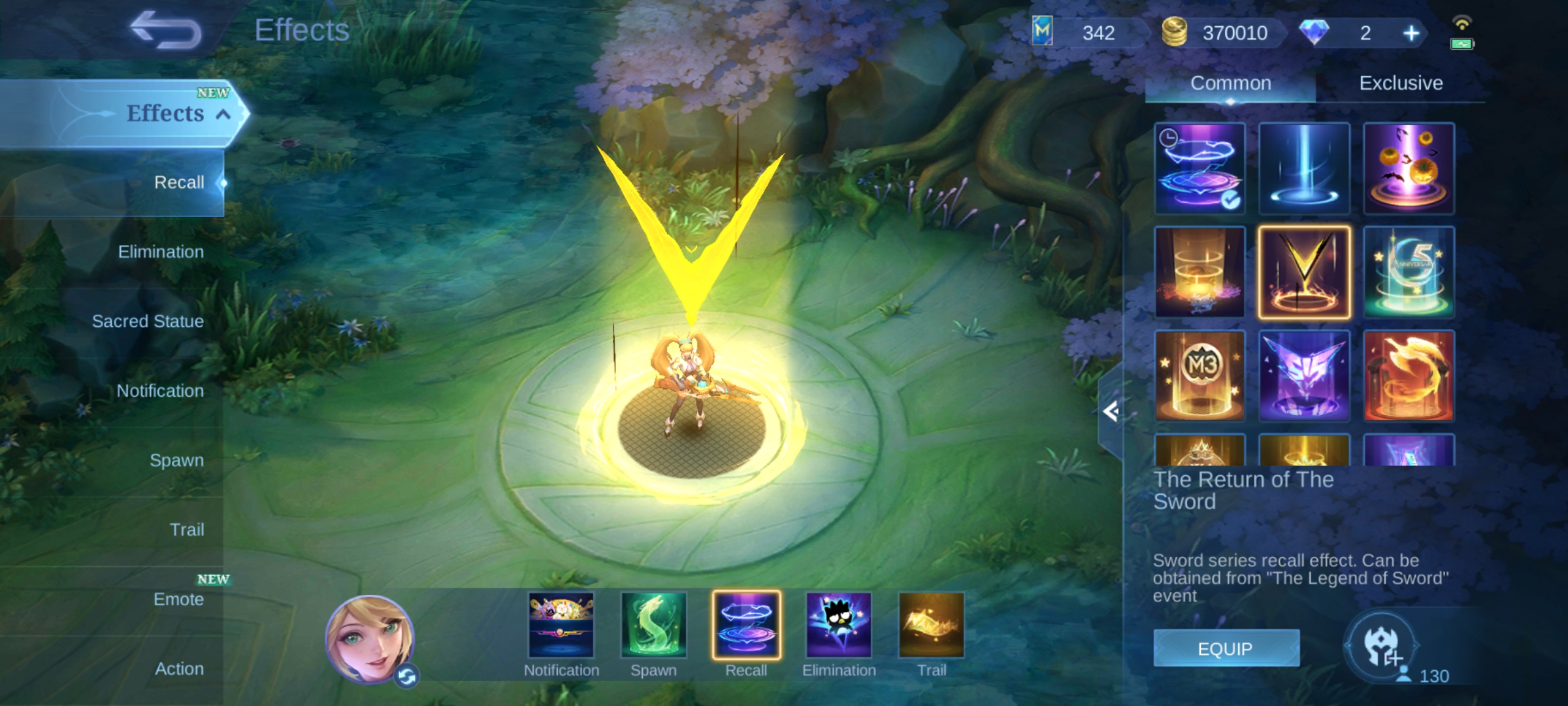Image resolution: width=1568 pixels, height=706 pixels.
Task: Collapse the side panel with the arrow
Action: click(x=1111, y=411)
